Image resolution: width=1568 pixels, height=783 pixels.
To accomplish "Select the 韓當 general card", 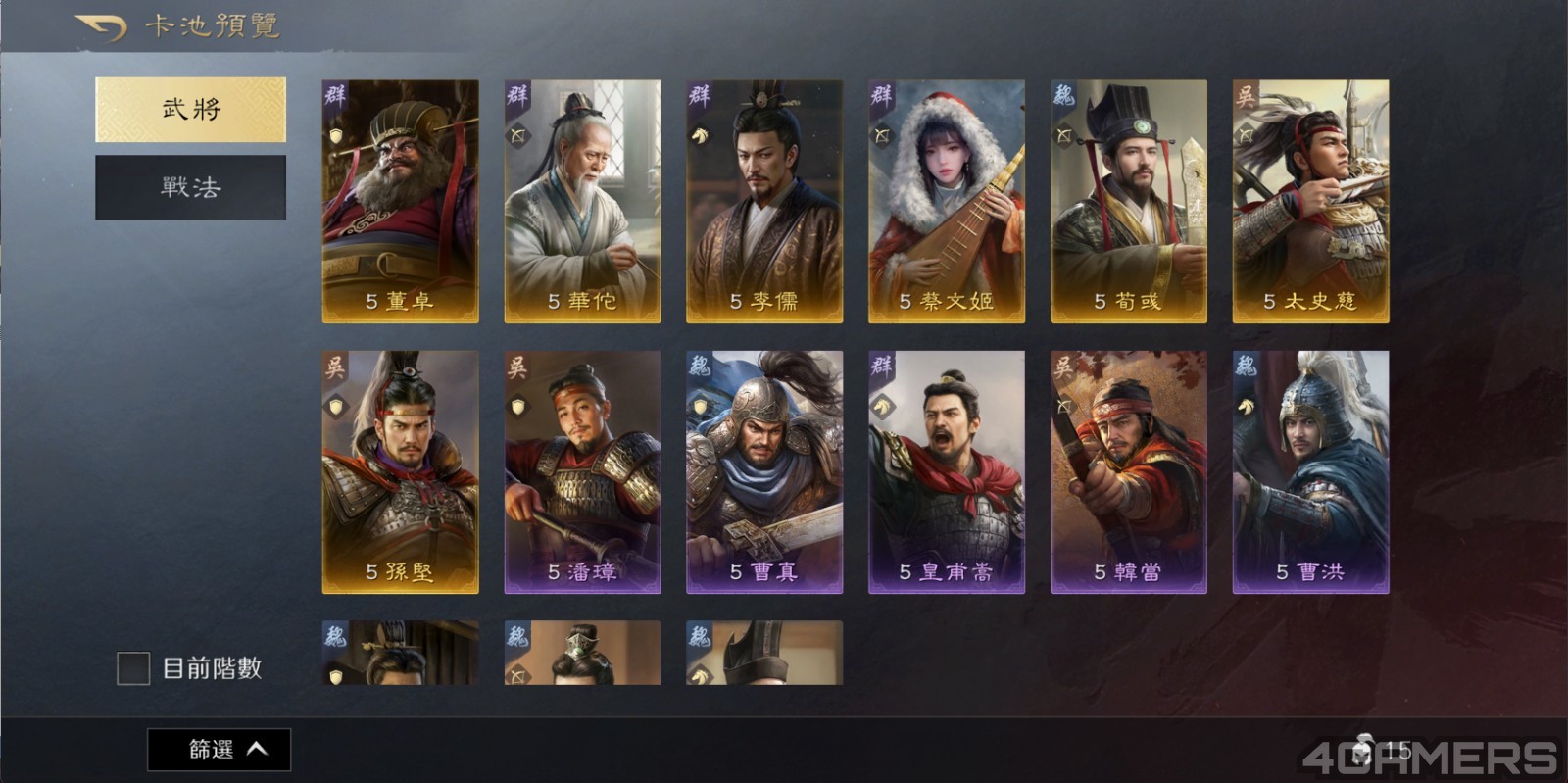I will (x=1128, y=471).
